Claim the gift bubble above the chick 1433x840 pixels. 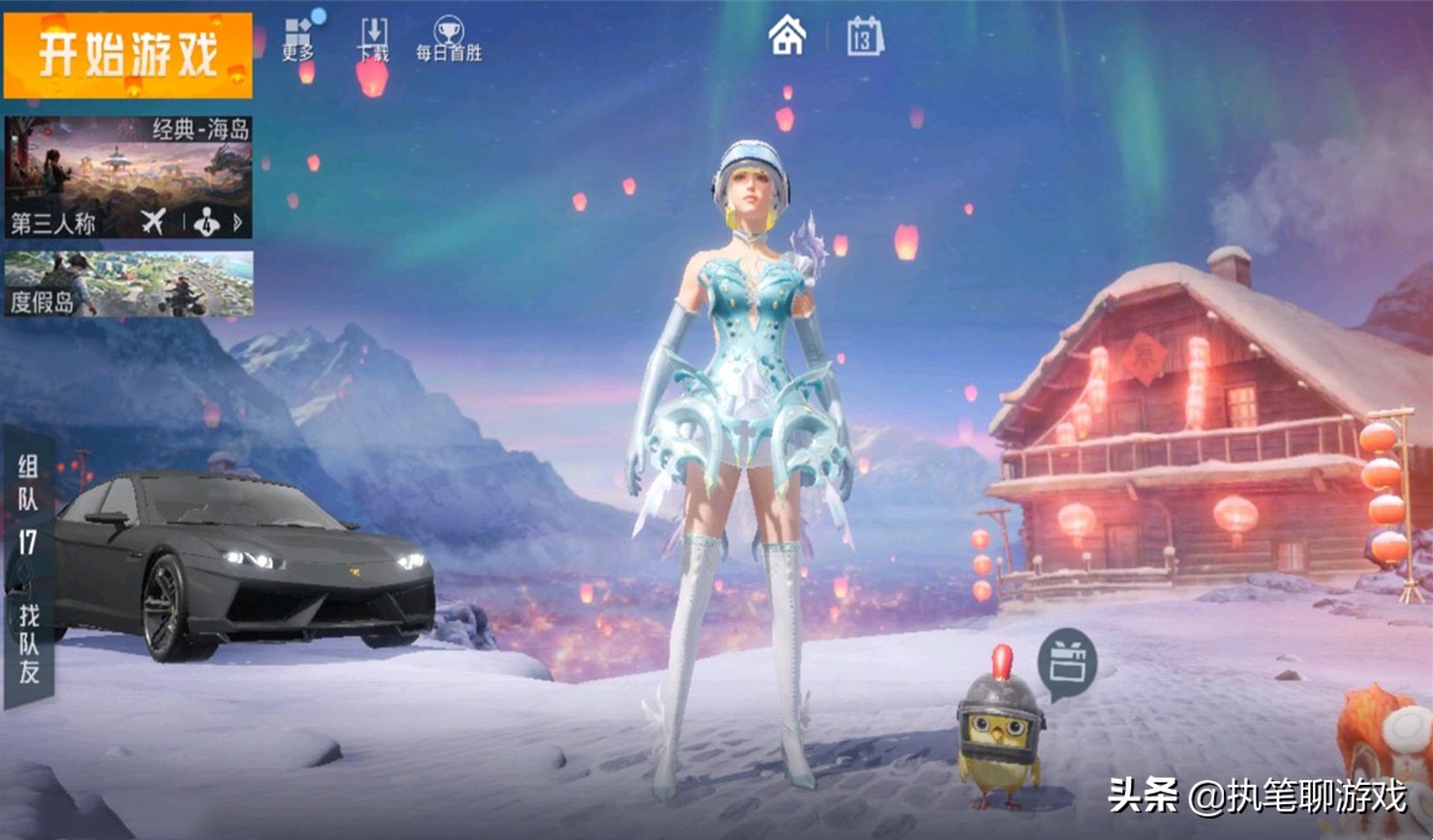[1066, 664]
